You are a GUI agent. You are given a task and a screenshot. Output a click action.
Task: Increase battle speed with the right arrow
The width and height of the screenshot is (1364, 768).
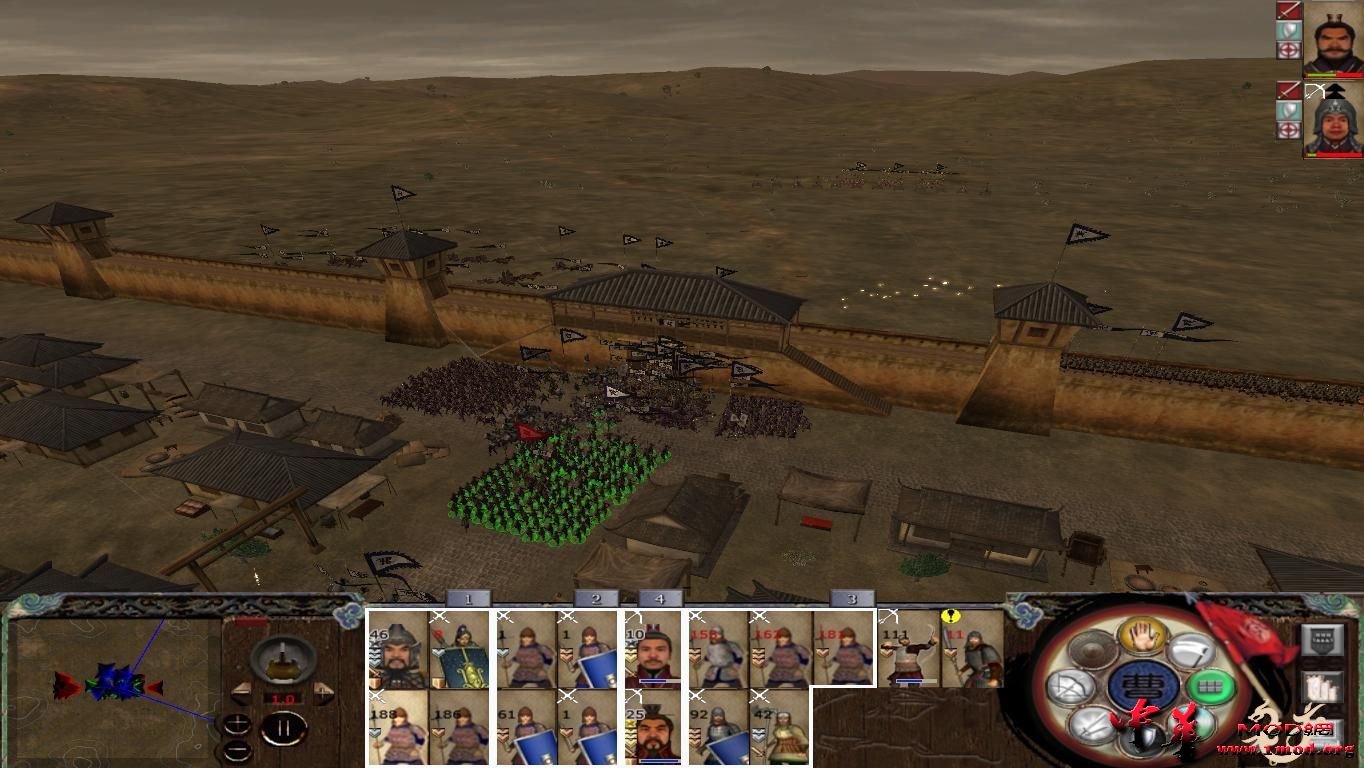point(322,692)
